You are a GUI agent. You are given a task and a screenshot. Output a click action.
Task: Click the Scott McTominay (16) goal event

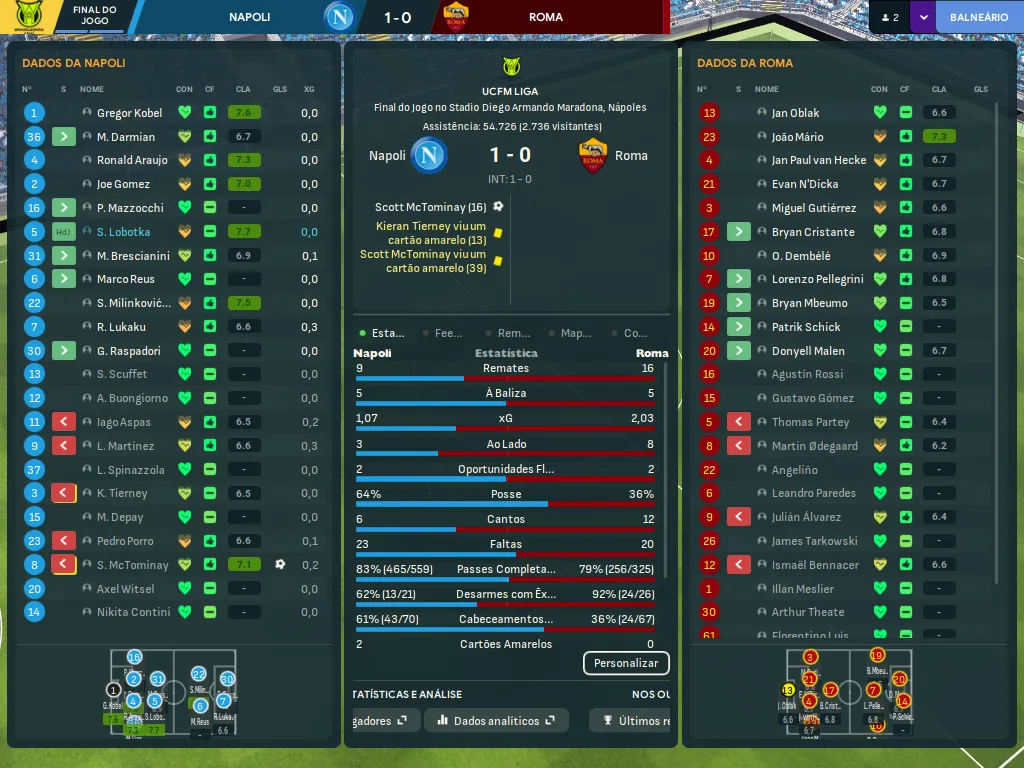click(x=431, y=207)
